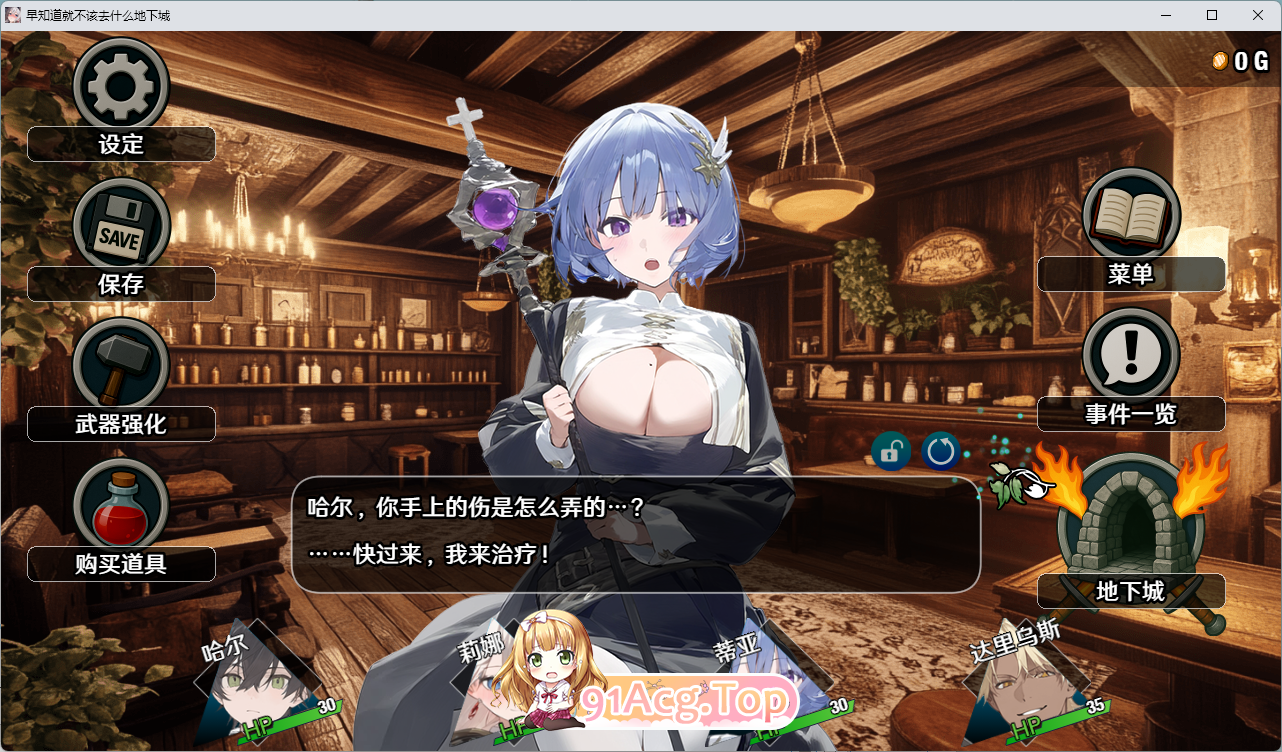Click the exclamation icon for 事件一览 event list
1282x752 pixels.
pyautogui.click(x=1130, y=353)
